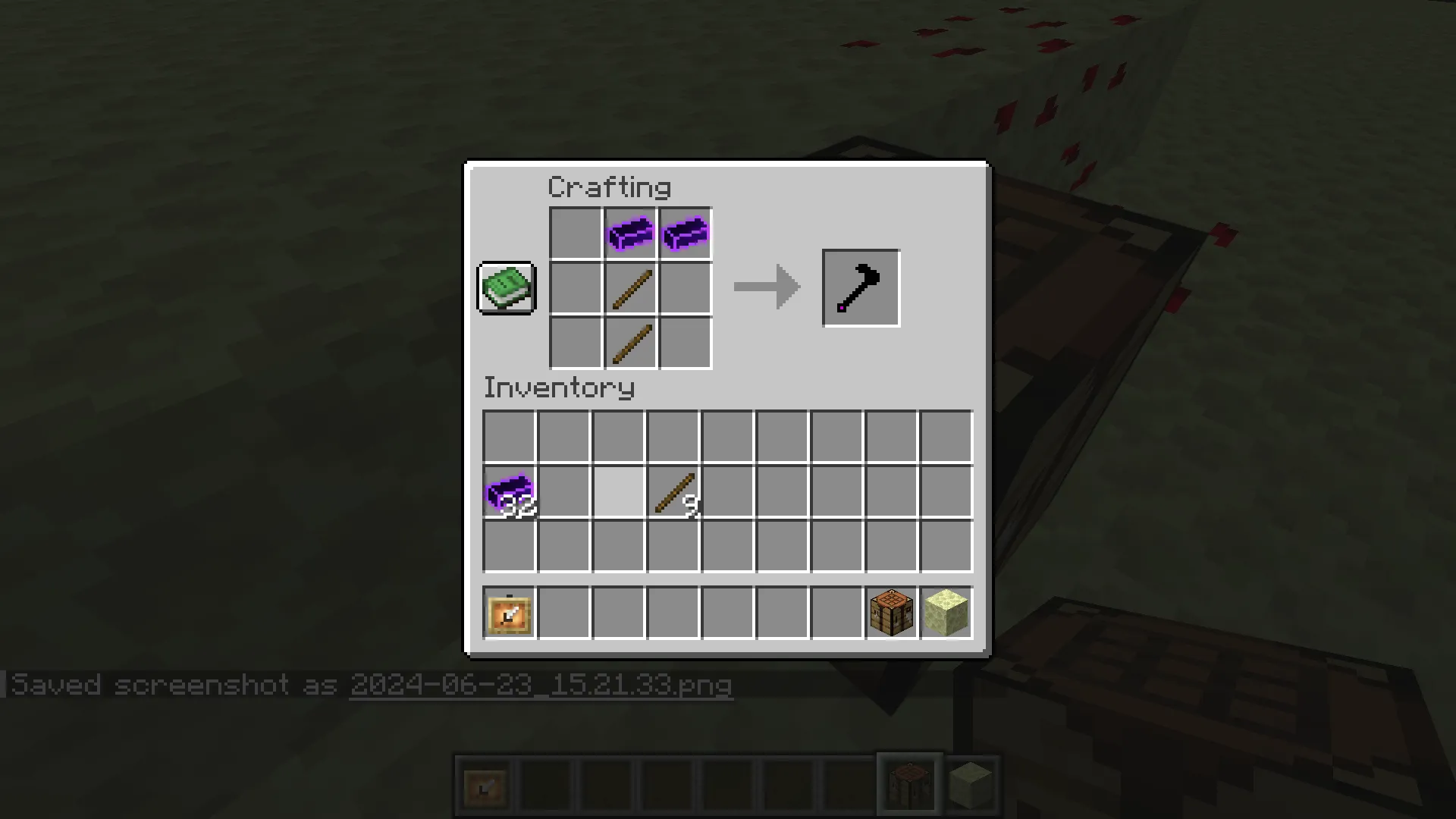Screen dimensions: 1456x819
Task: Click the Crafting title label
Action: pos(609,187)
